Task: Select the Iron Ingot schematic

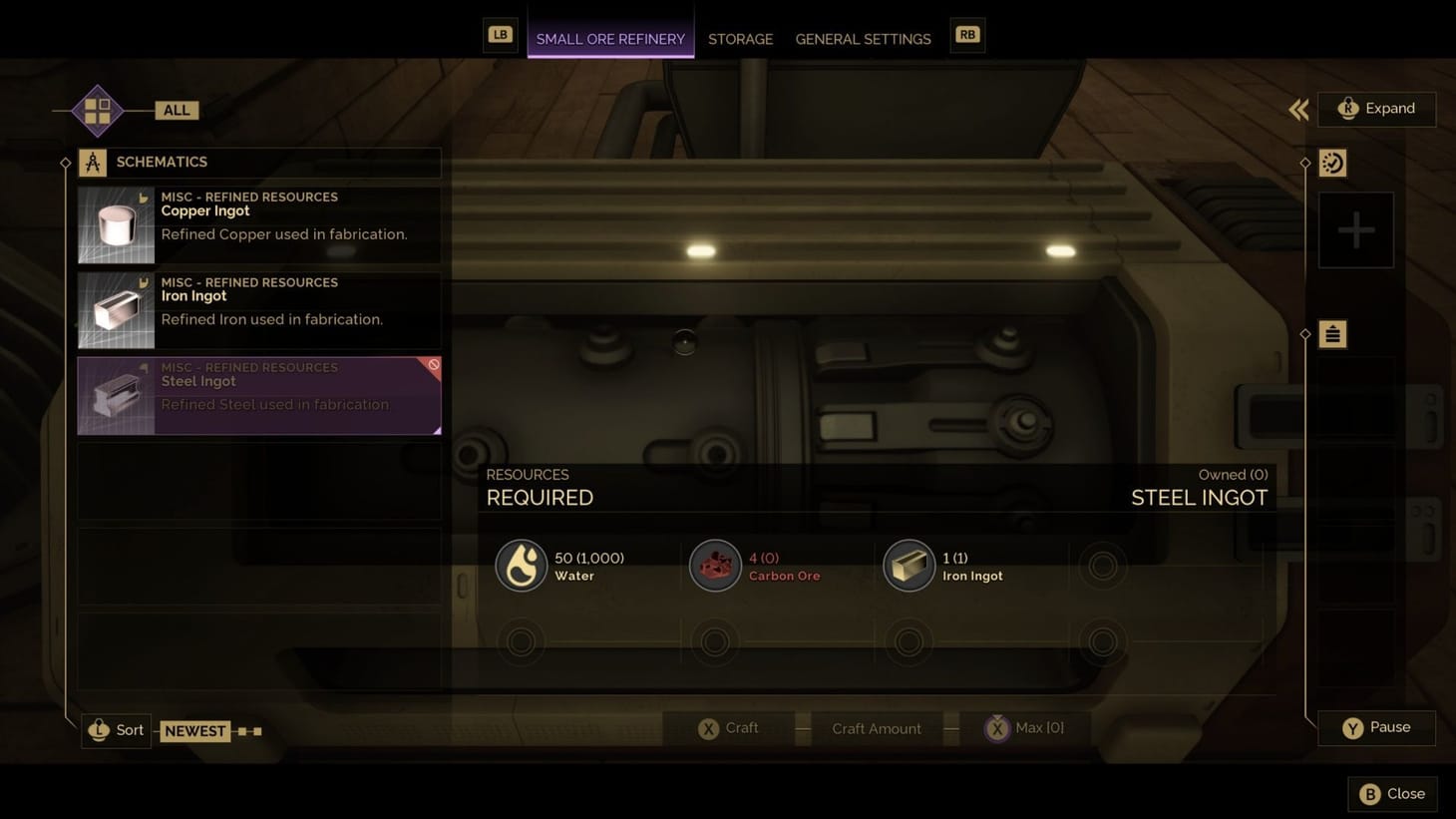Action: (258, 309)
